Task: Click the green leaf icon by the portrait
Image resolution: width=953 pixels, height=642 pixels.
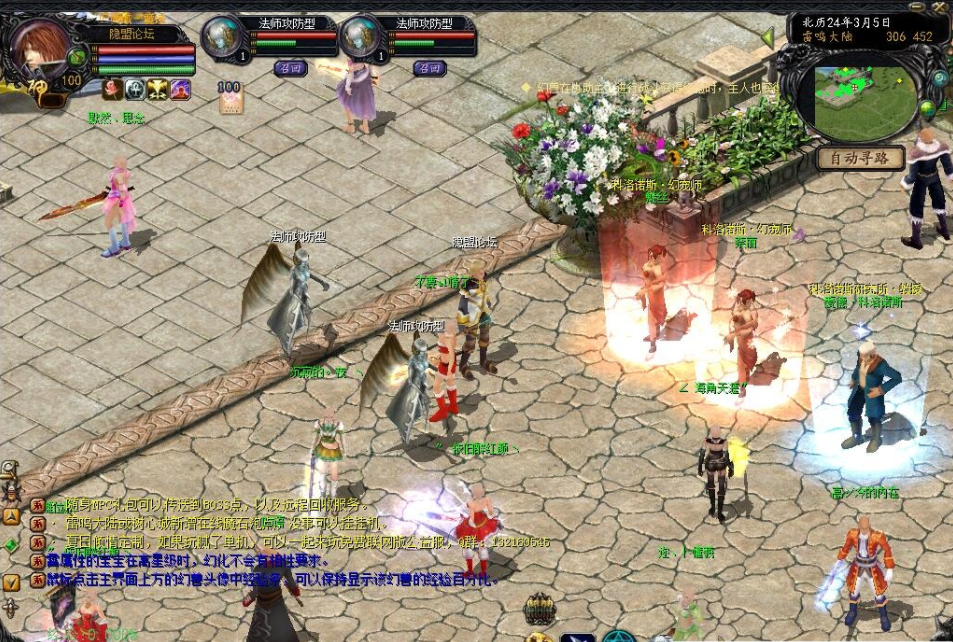Action: click(x=78, y=57)
